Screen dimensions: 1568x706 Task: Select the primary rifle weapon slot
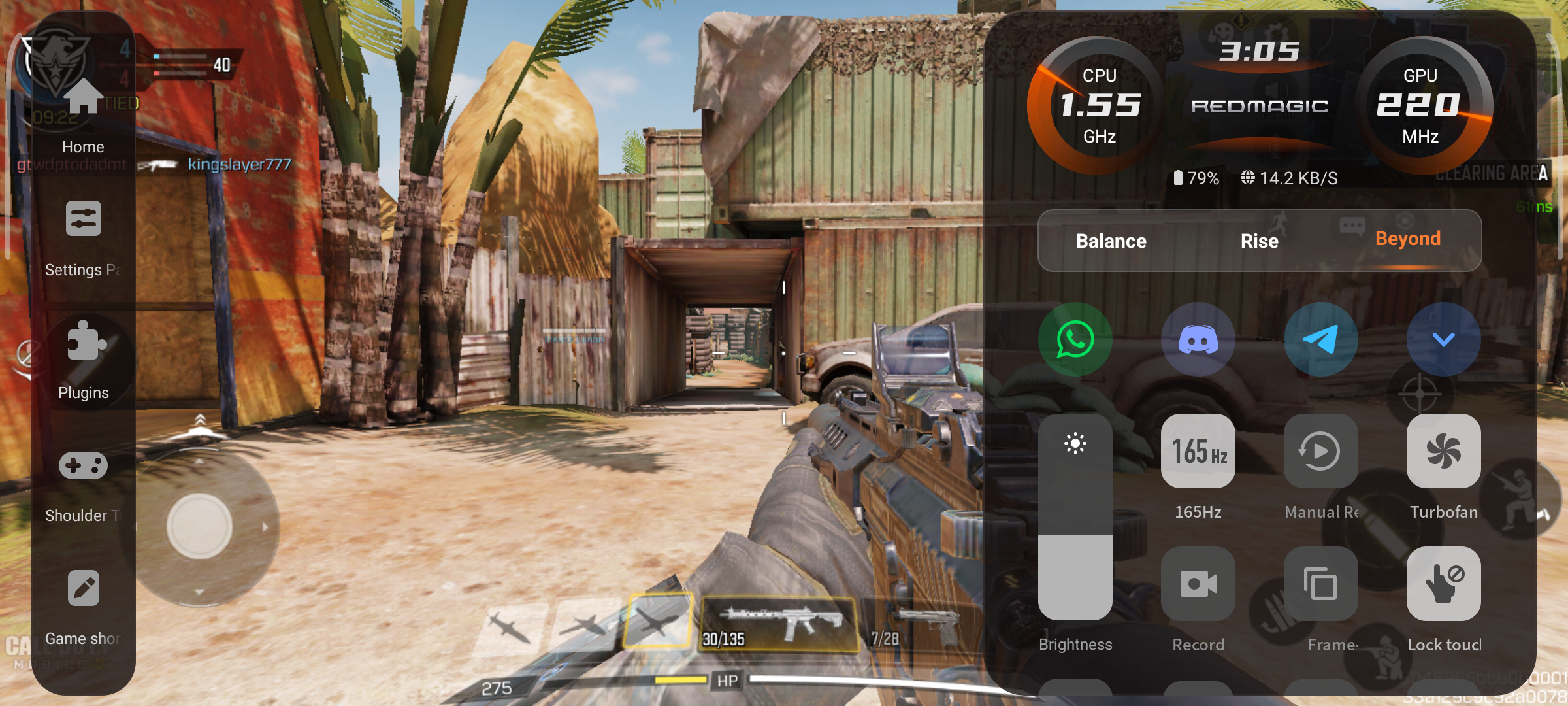coord(779,624)
